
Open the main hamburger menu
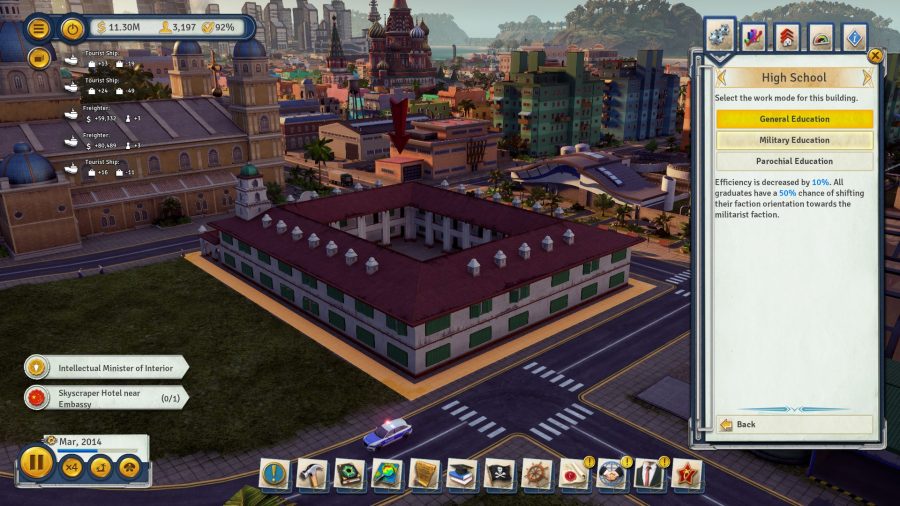click(40, 28)
